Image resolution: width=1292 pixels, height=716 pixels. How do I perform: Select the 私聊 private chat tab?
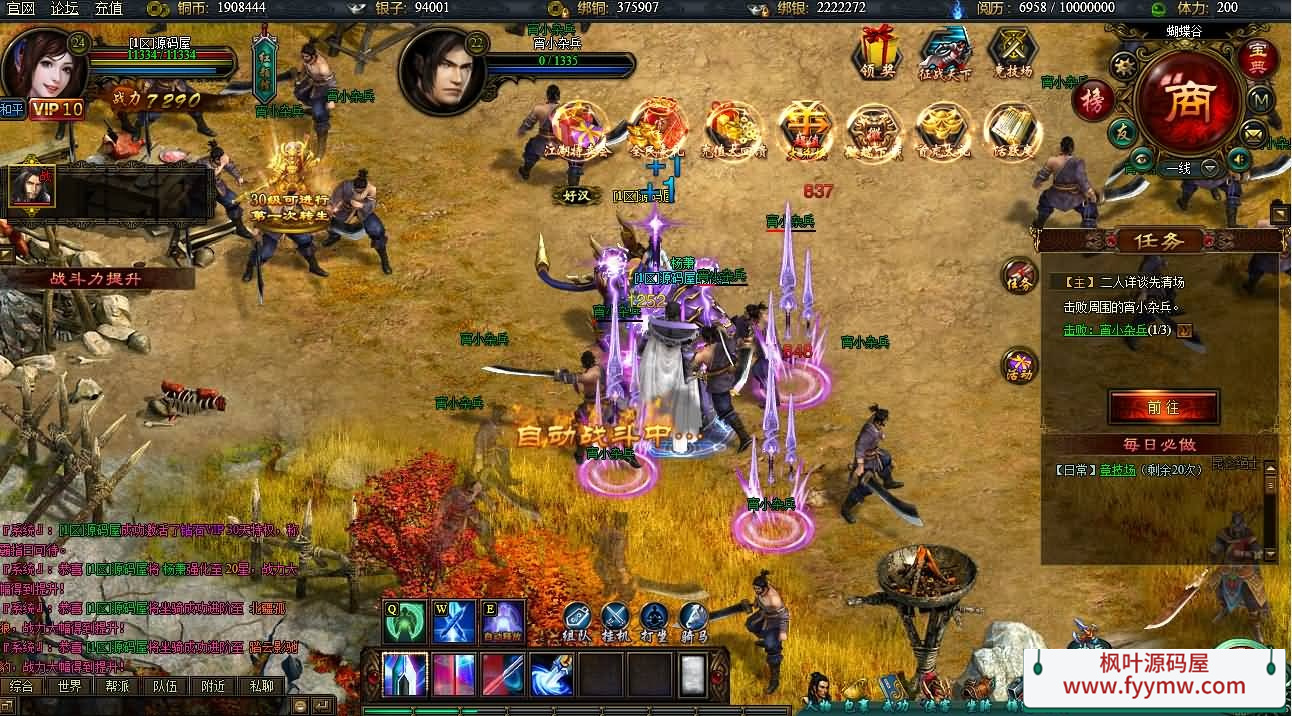[x=261, y=686]
